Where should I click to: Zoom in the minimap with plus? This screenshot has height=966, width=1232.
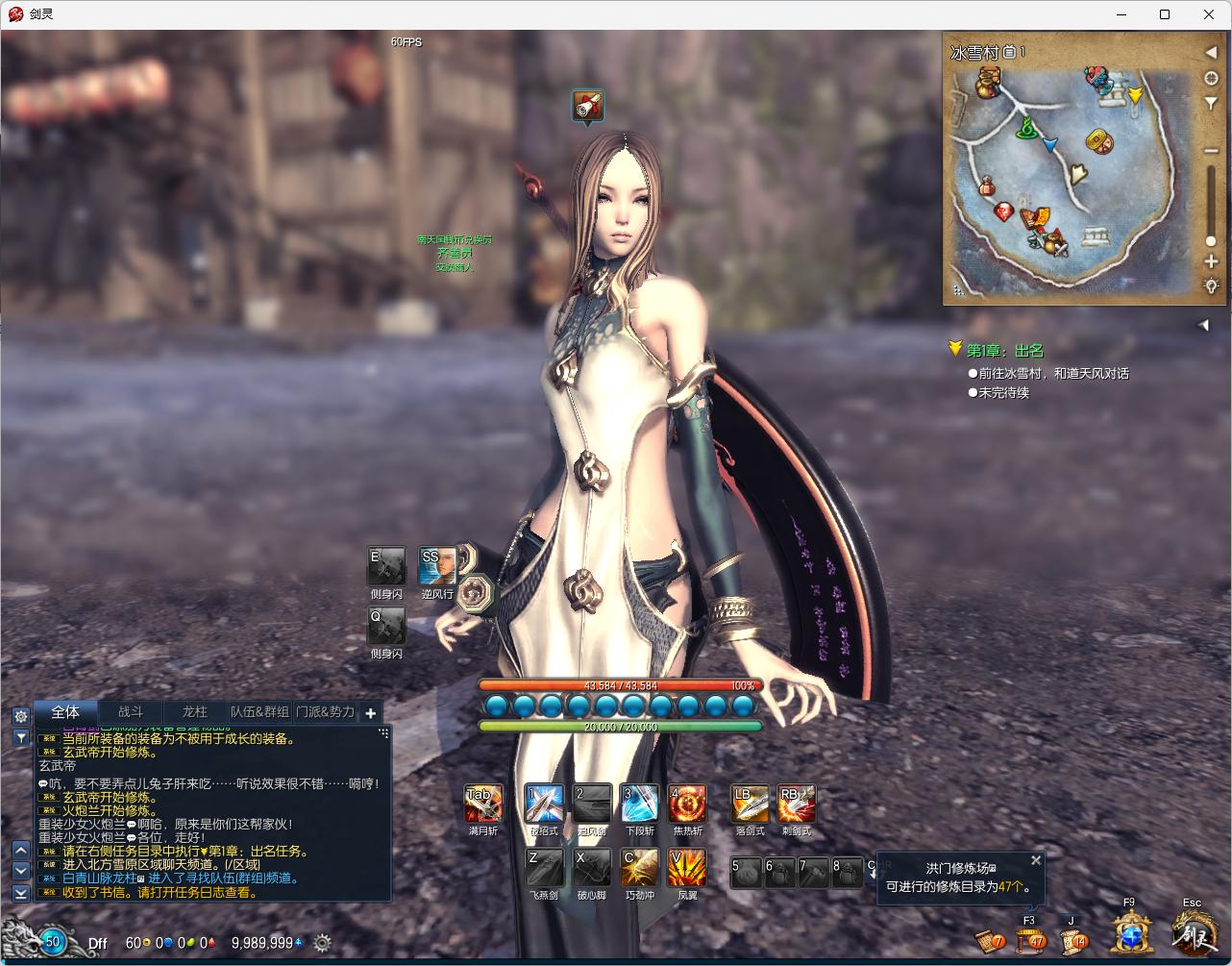(x=1211, y=262)
